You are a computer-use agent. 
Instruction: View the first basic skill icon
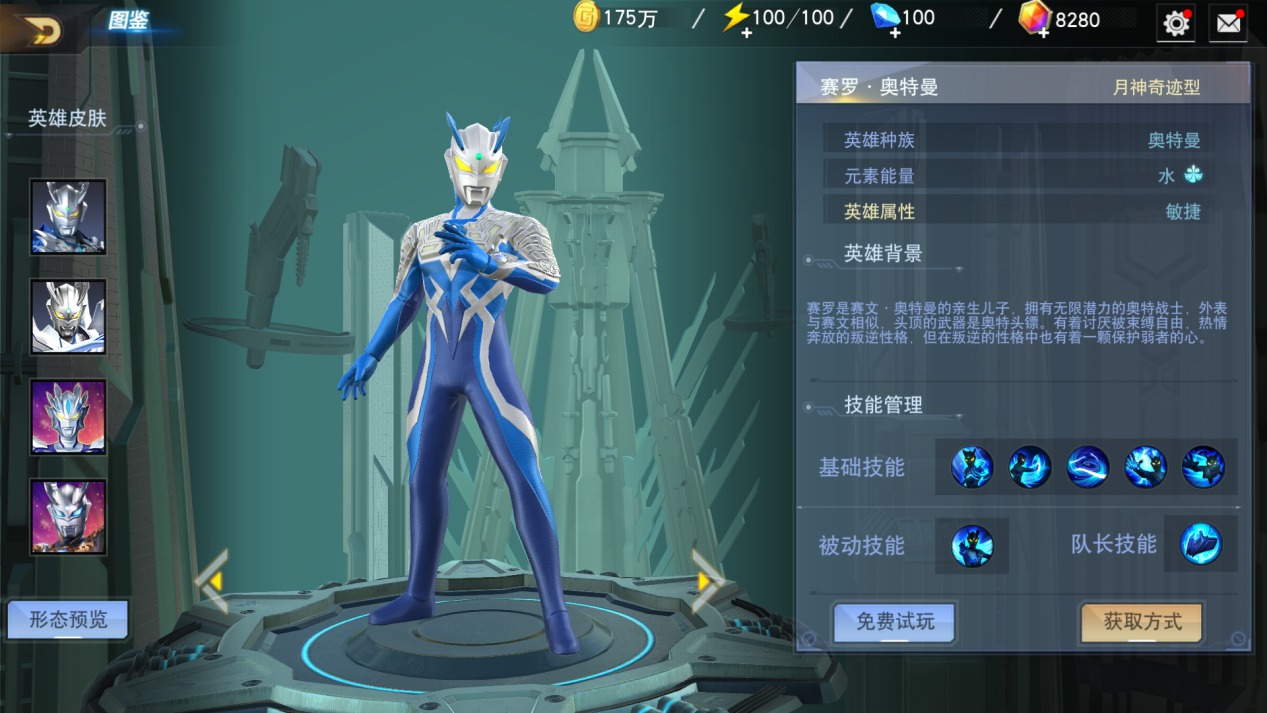click(x=972, y=467)
